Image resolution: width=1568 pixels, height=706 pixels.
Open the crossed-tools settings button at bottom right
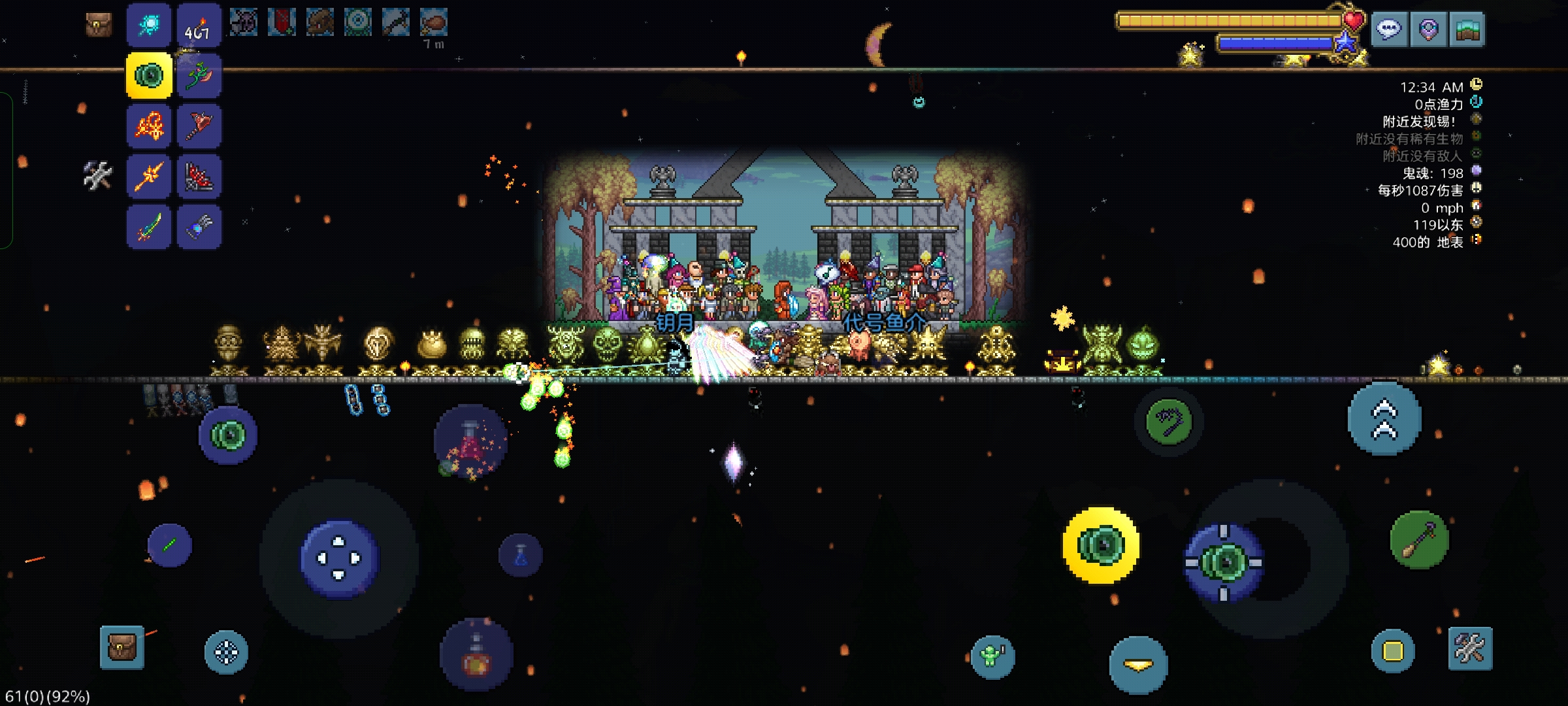(1470, 648)
